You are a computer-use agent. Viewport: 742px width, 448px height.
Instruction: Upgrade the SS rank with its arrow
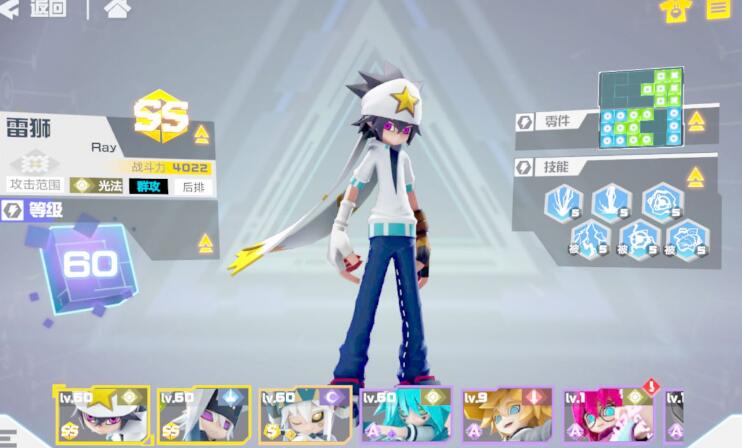point(202,134)
